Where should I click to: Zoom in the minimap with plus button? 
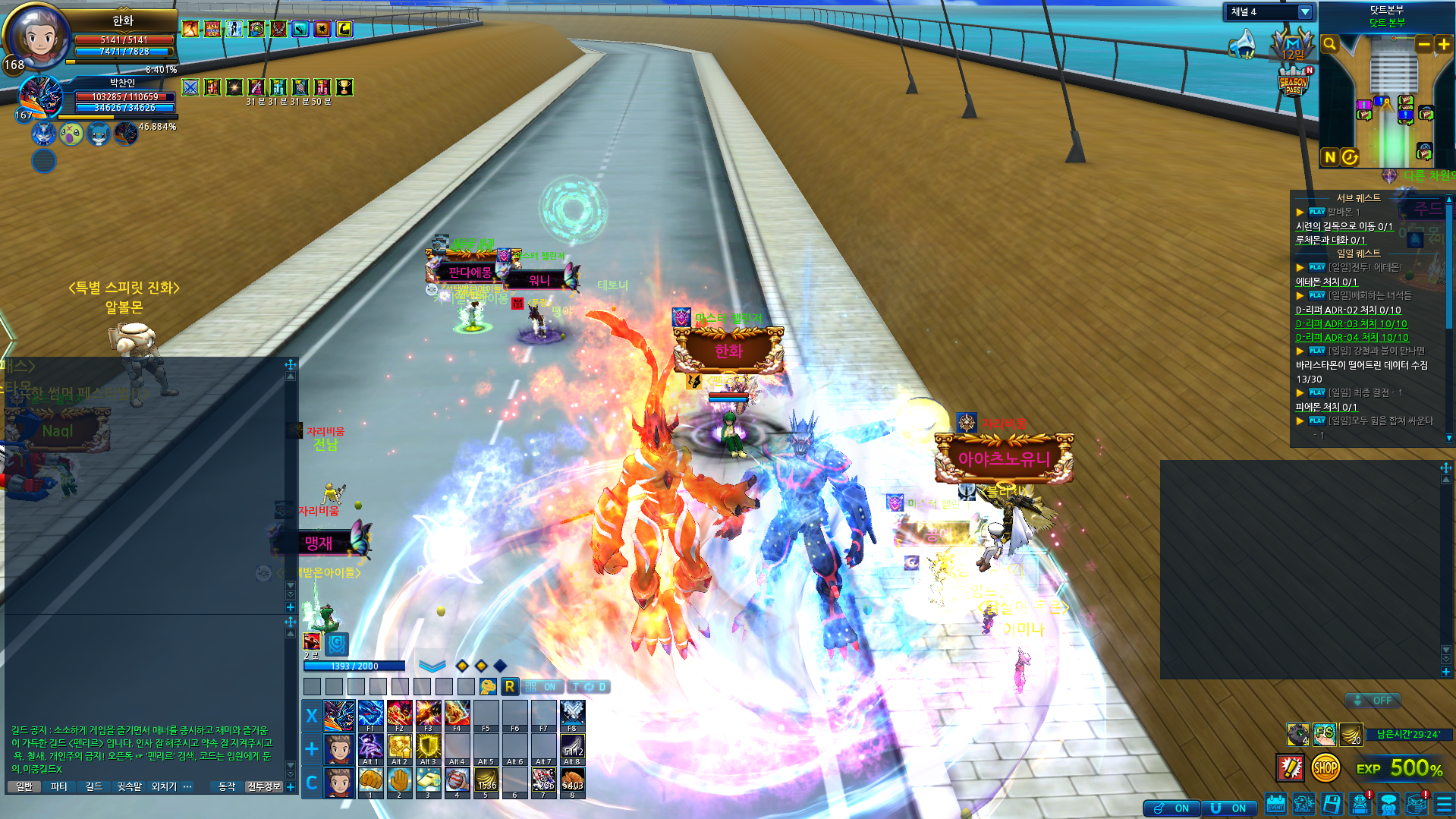[x=1443, y=45]
